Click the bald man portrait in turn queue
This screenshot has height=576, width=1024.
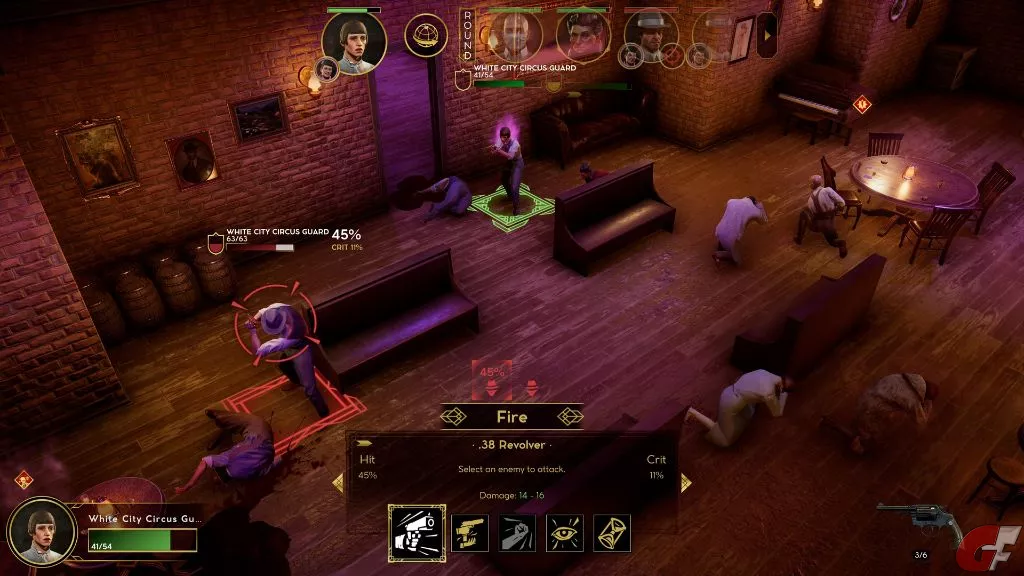tap(516, 35)
